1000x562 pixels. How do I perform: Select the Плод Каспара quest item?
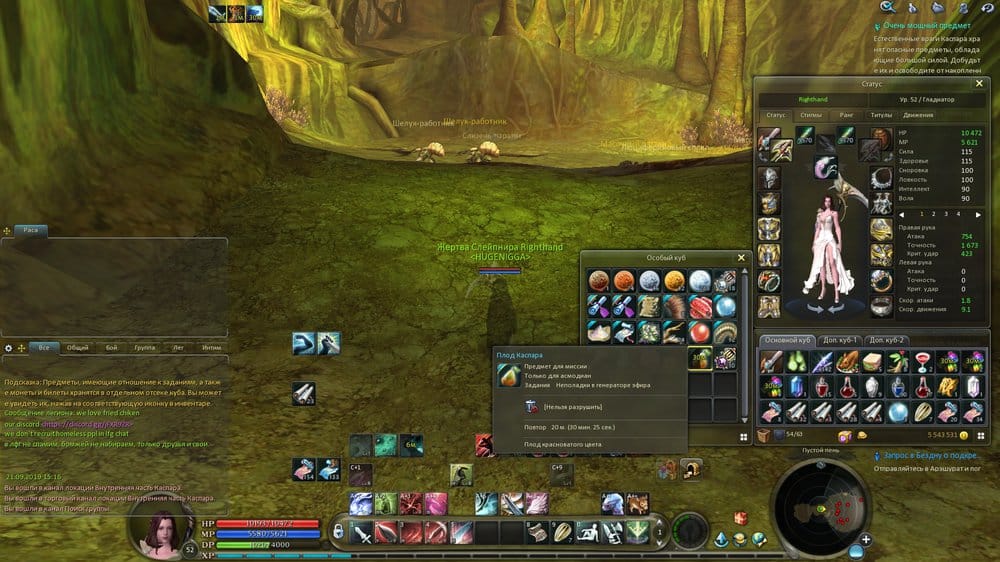click(702, 357)
